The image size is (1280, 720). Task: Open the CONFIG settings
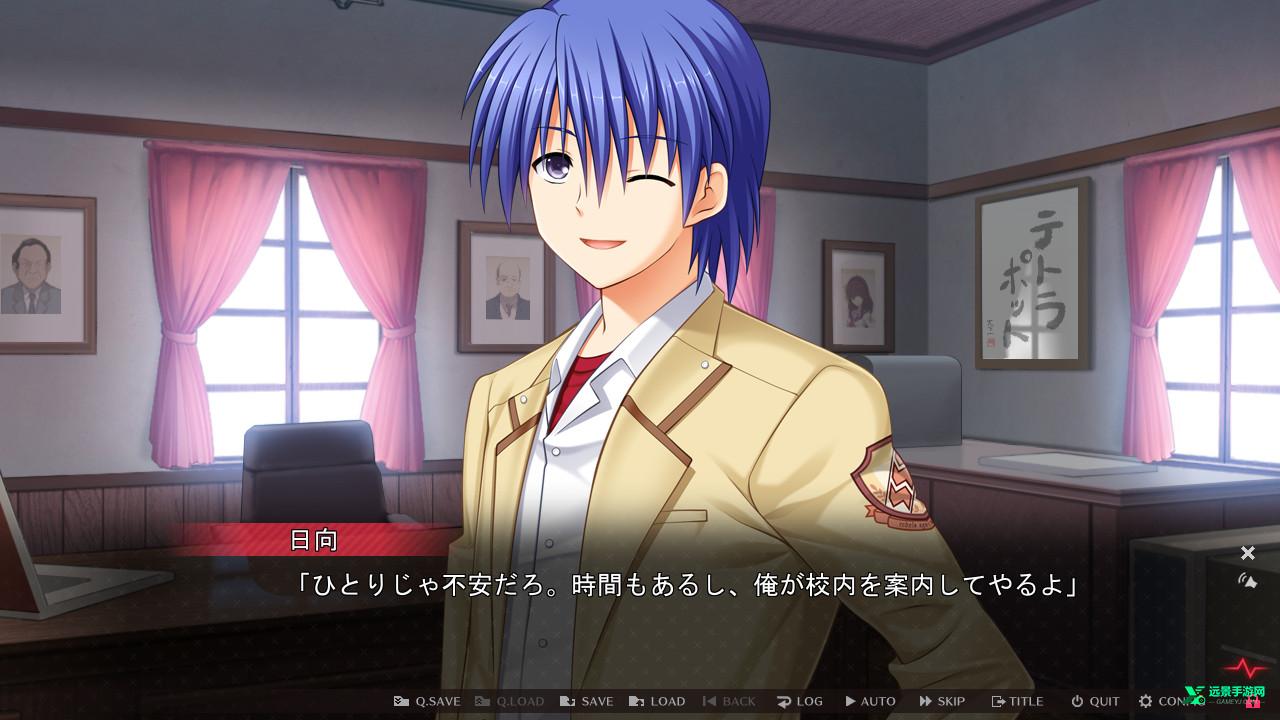click(x=1166, y=701)
